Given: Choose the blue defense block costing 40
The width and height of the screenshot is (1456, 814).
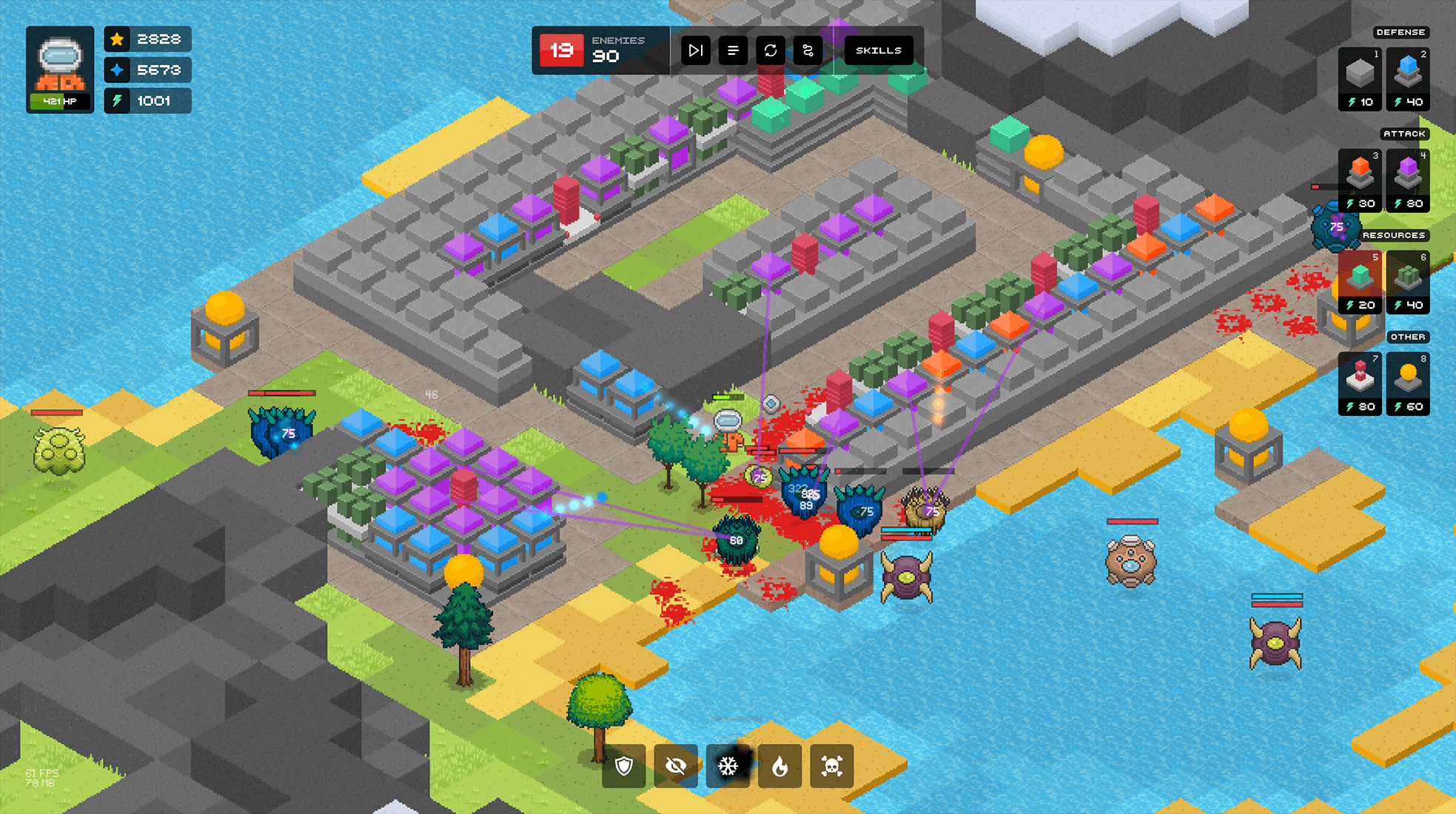Looking at the screenshot, I should pyautogui.click(x=1408, y=72).
